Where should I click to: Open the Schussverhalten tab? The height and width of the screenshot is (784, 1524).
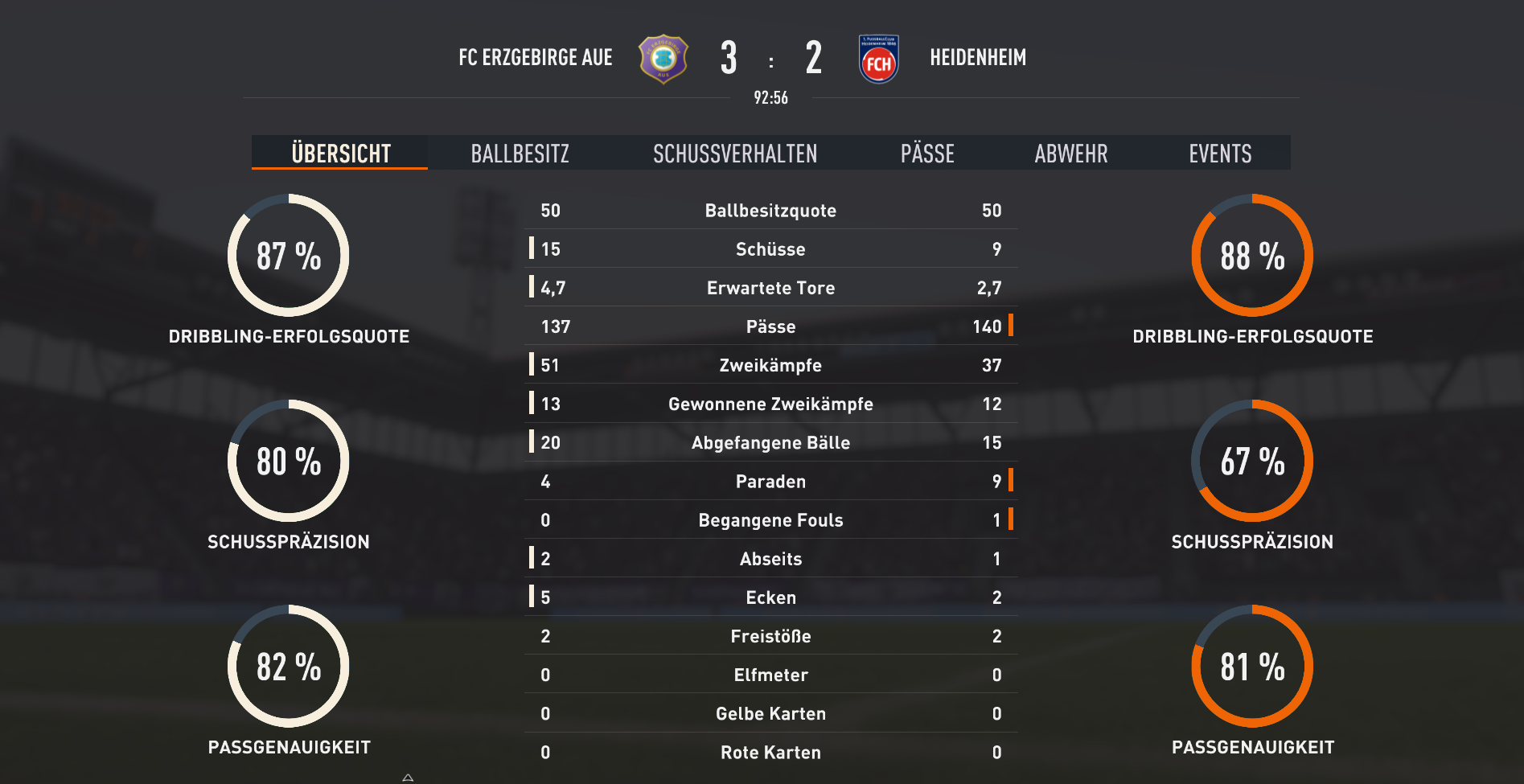(x=734, y=154)
